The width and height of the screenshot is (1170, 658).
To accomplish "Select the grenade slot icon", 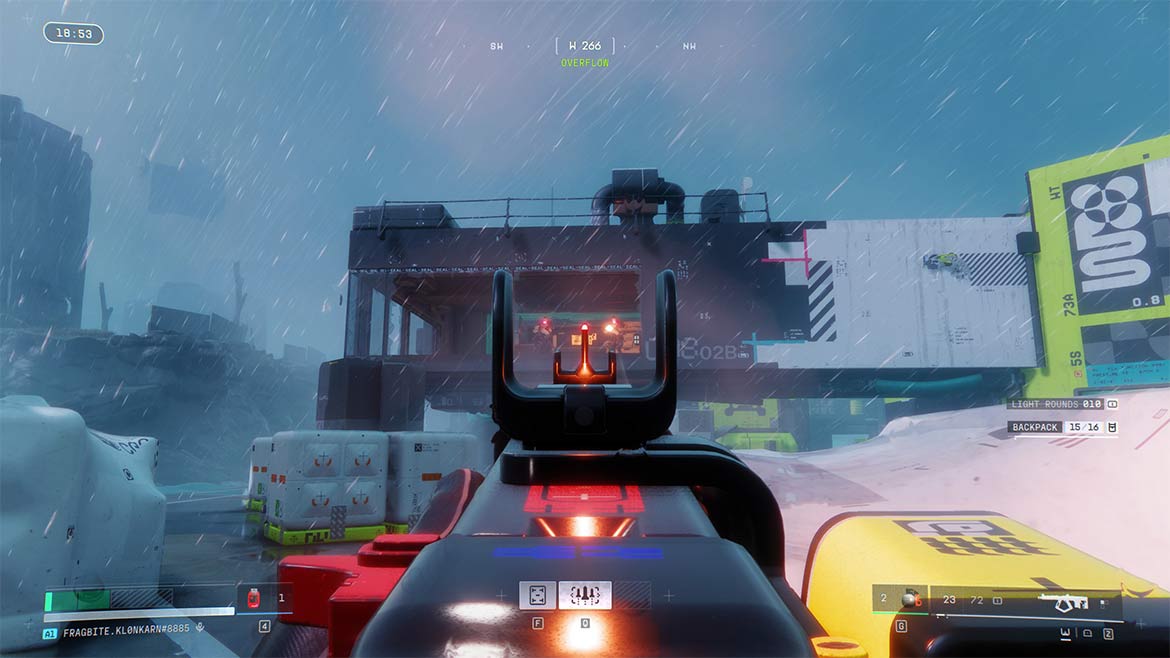I will pyautogui.click(x=907, y=600).
